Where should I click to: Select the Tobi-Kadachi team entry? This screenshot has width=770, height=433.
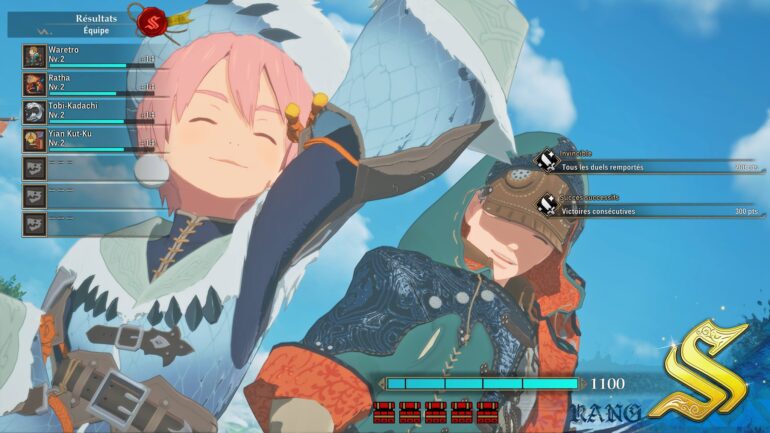[85, 111]
